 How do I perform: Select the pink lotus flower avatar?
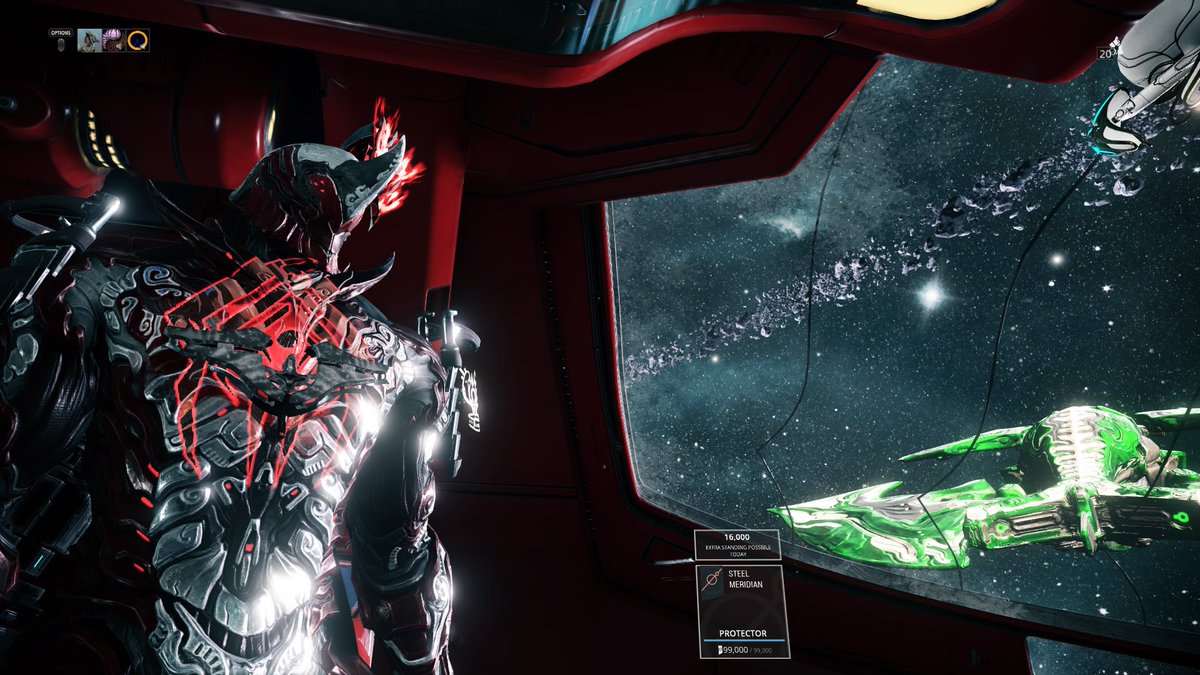[x=114, y=40]
